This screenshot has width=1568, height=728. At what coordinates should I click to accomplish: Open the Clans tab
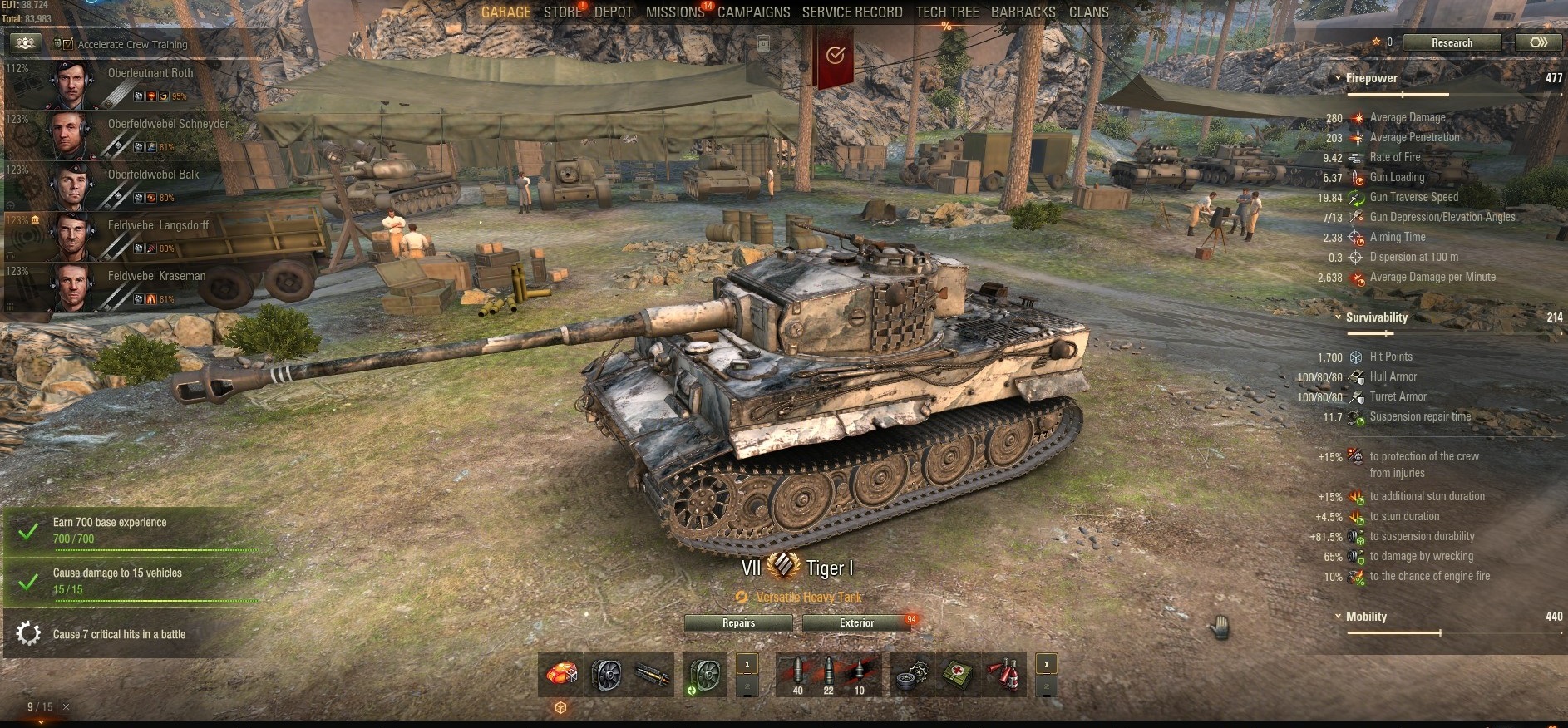click(x=1088, y=12)
